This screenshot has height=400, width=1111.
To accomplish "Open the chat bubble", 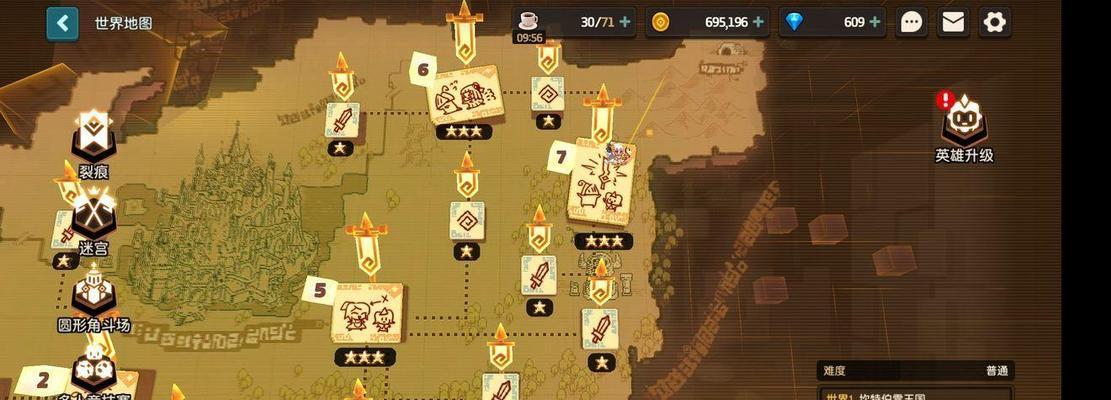I will point(911,22).
